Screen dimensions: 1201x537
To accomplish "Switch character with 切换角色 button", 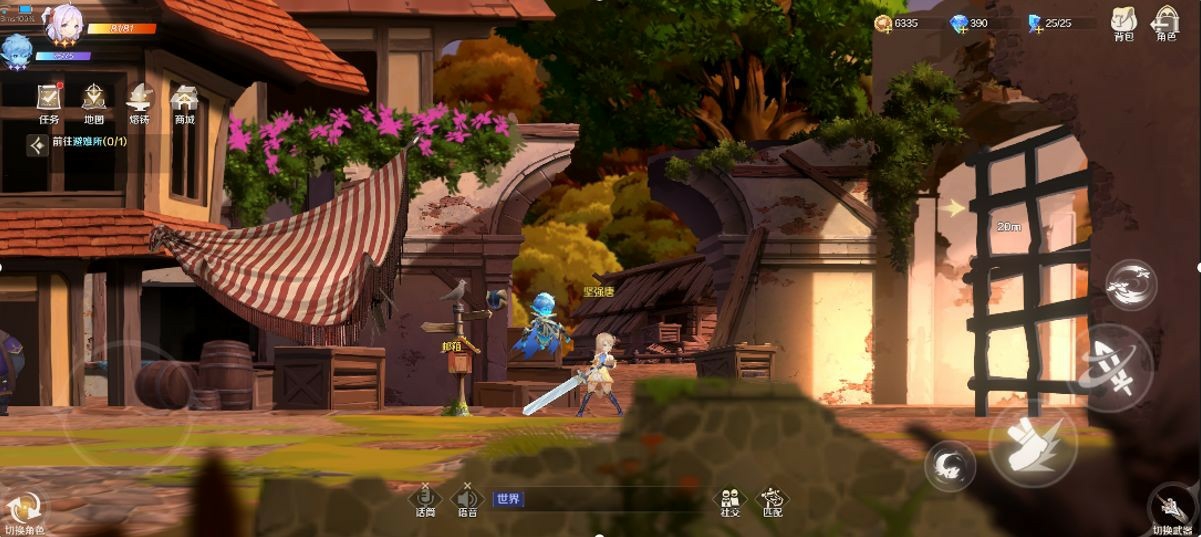I will coord(24,510).
